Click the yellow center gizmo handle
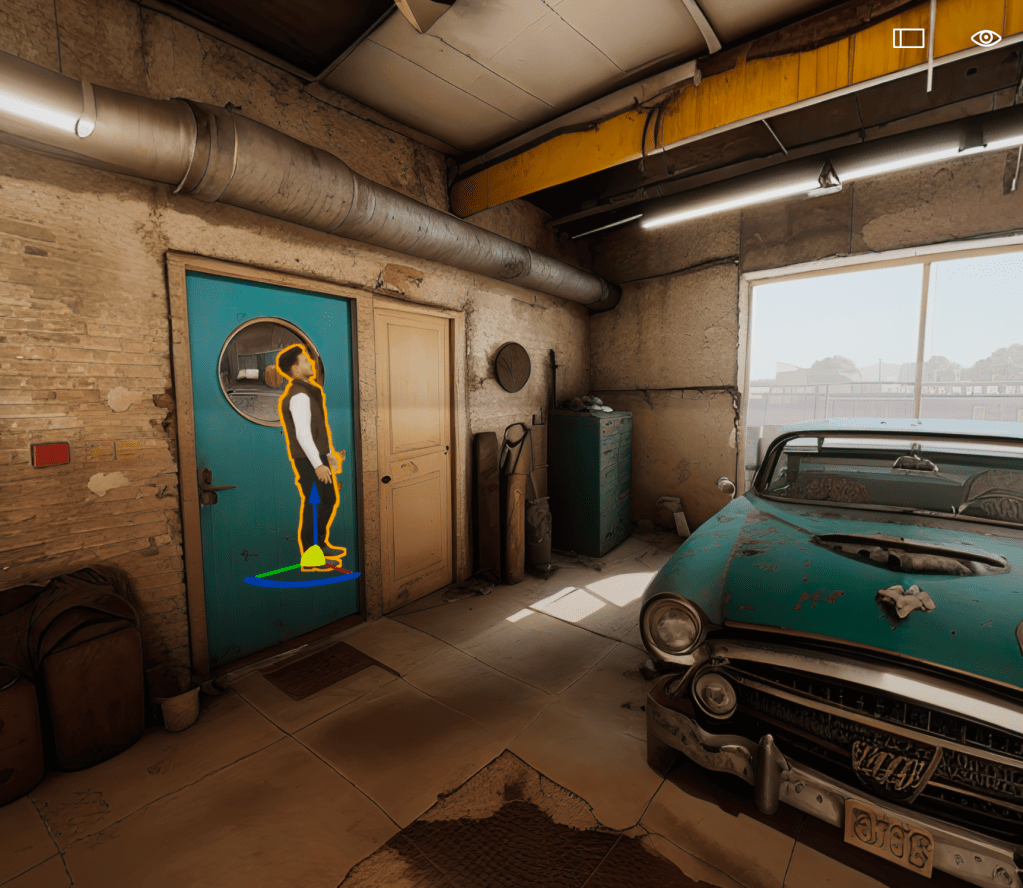The image size is (1023, 888). 313,558
